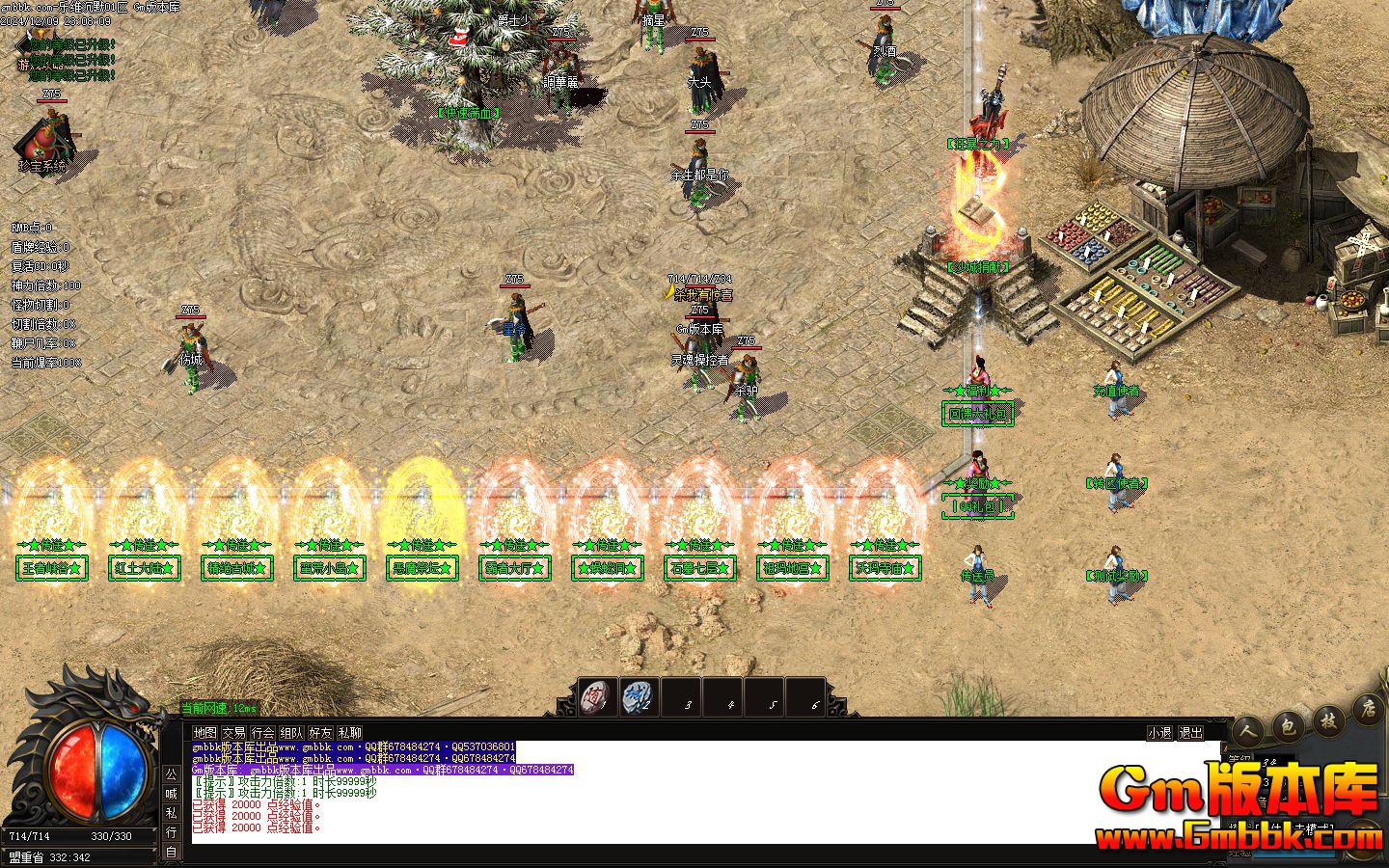
Task: Select the 组队 team button
Action: [x=291, y=733]
